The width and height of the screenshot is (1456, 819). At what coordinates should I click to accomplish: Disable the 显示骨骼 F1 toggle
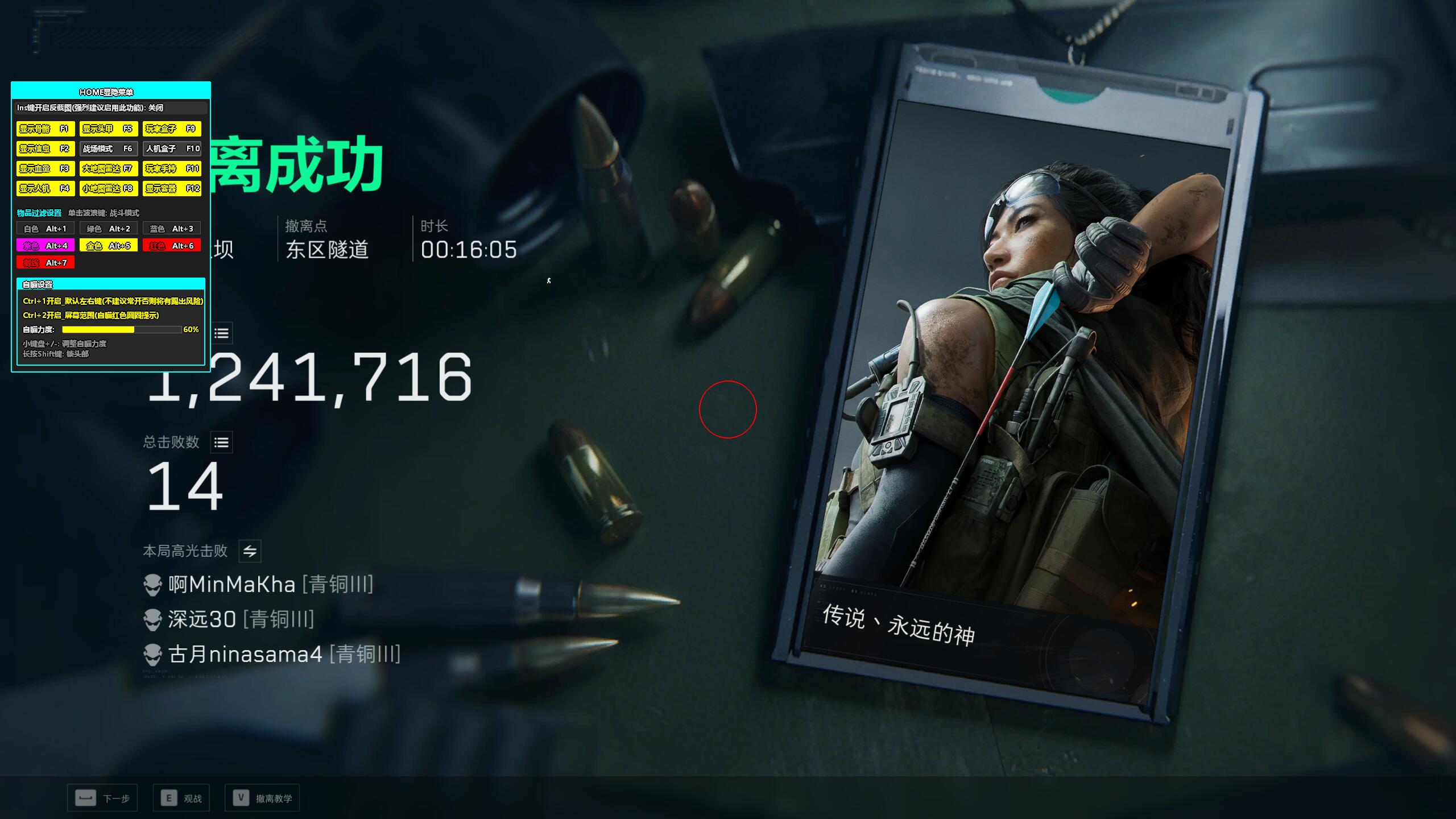[x=46, y=129]
